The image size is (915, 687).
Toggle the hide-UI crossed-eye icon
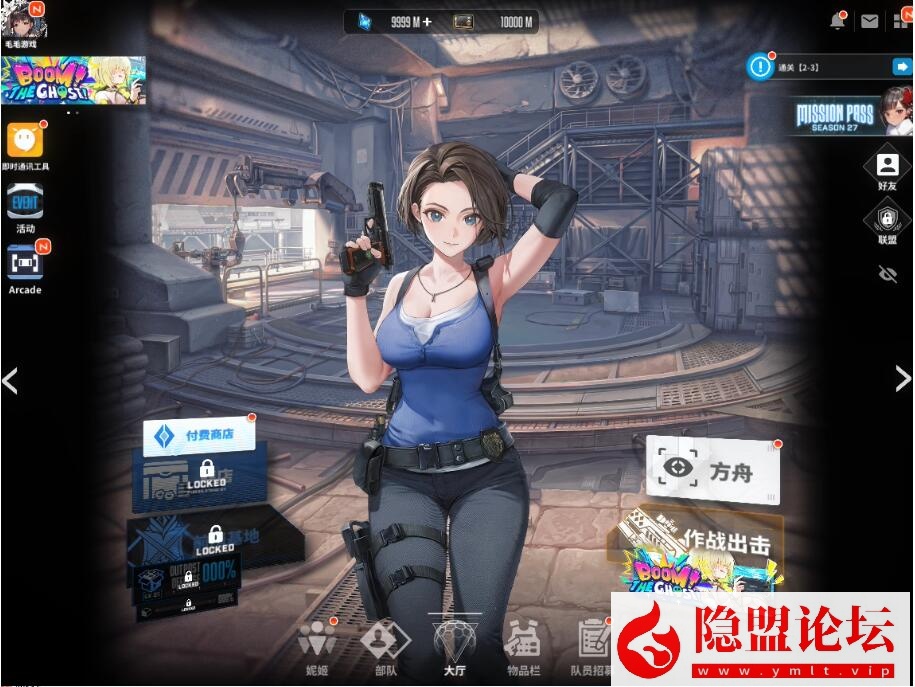(887, 274)
